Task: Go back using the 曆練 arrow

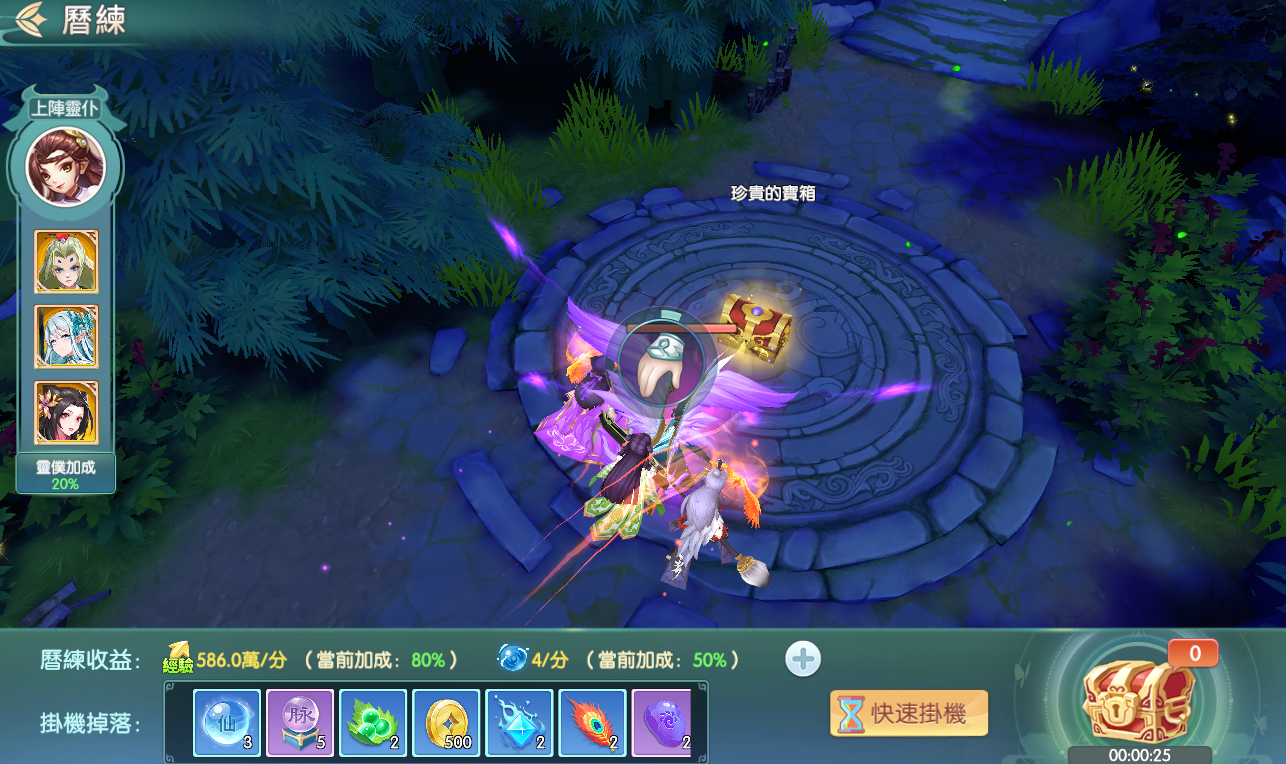Action: [x=30, y=20]
